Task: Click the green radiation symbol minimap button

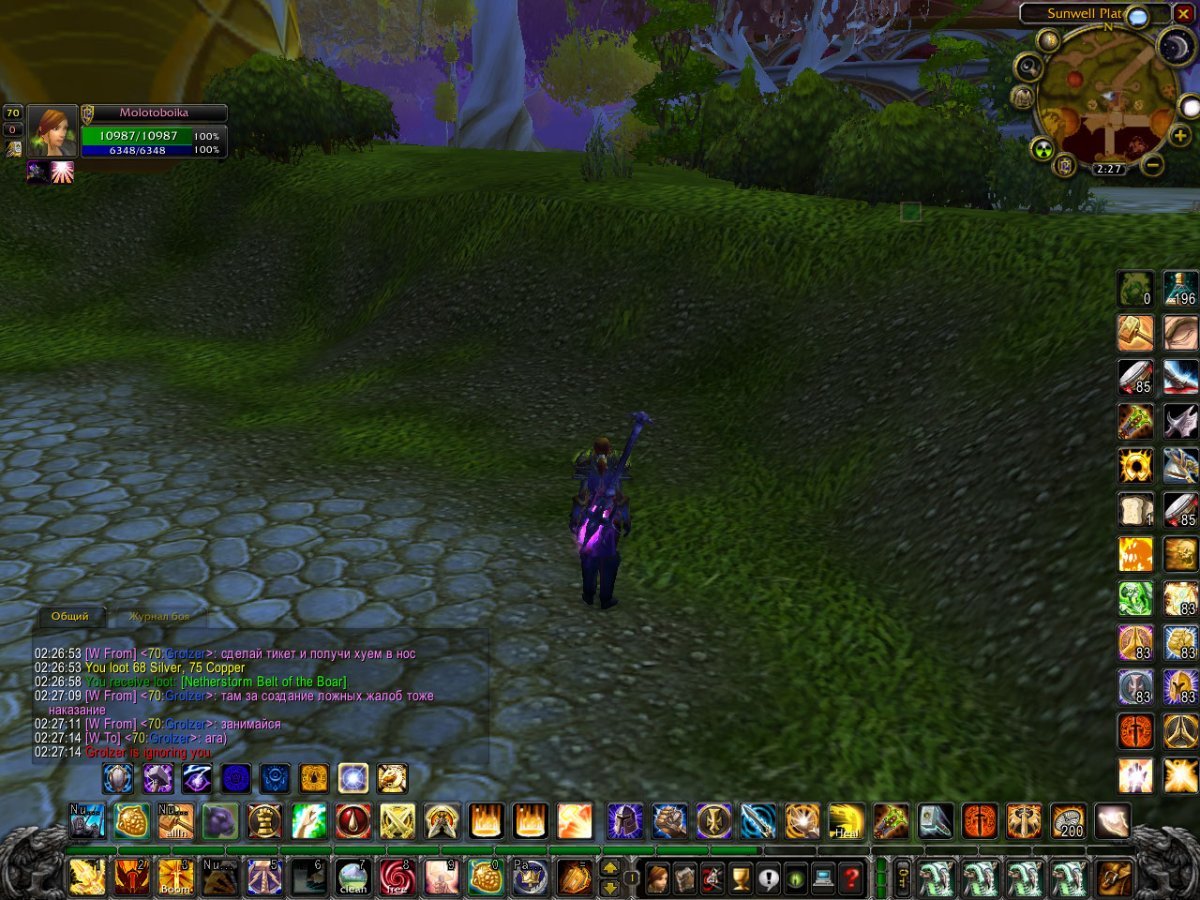Action: point(1041,149)
